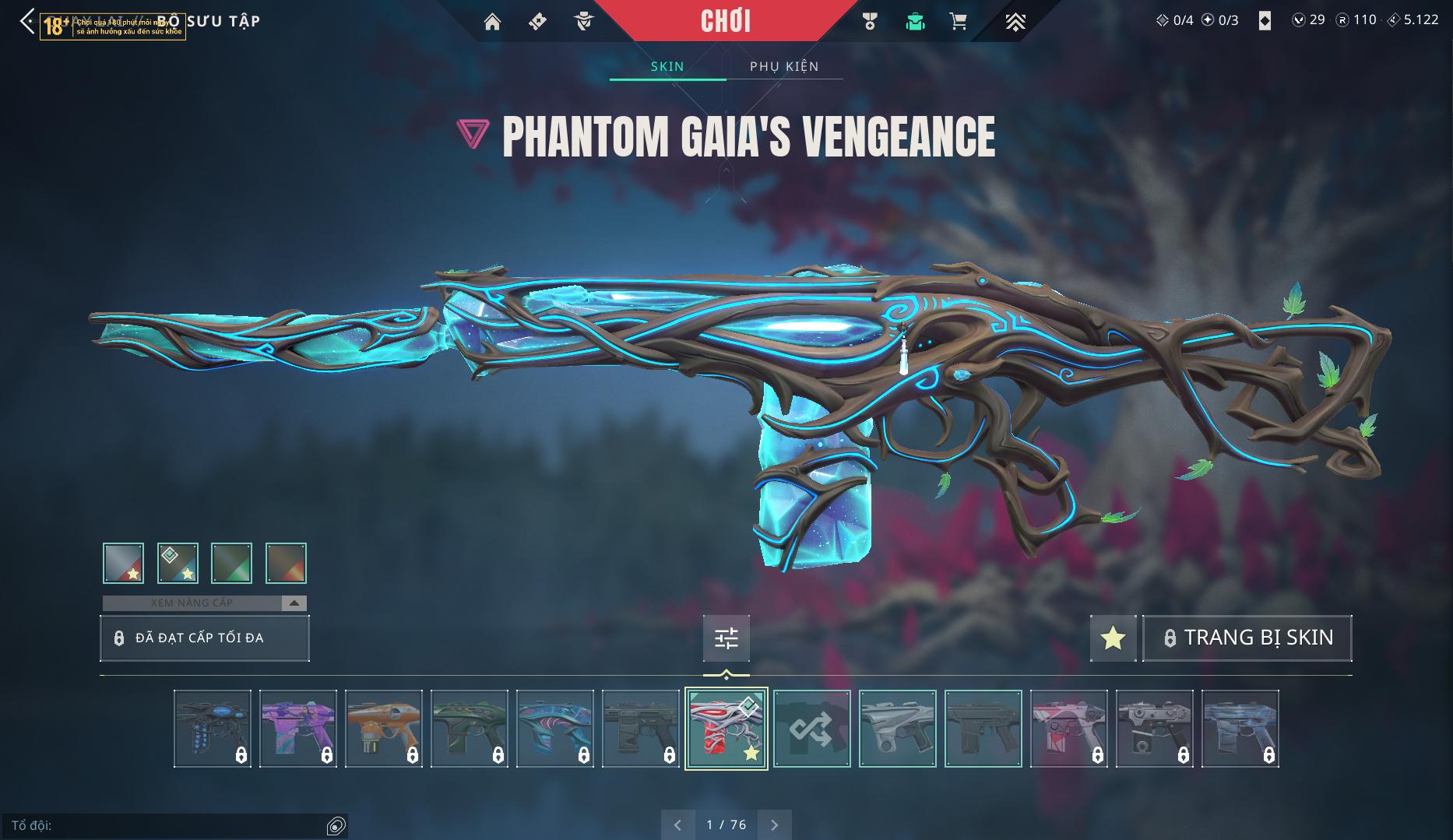Select the pink and white Phantom thumbnail

pos(1068,729)
